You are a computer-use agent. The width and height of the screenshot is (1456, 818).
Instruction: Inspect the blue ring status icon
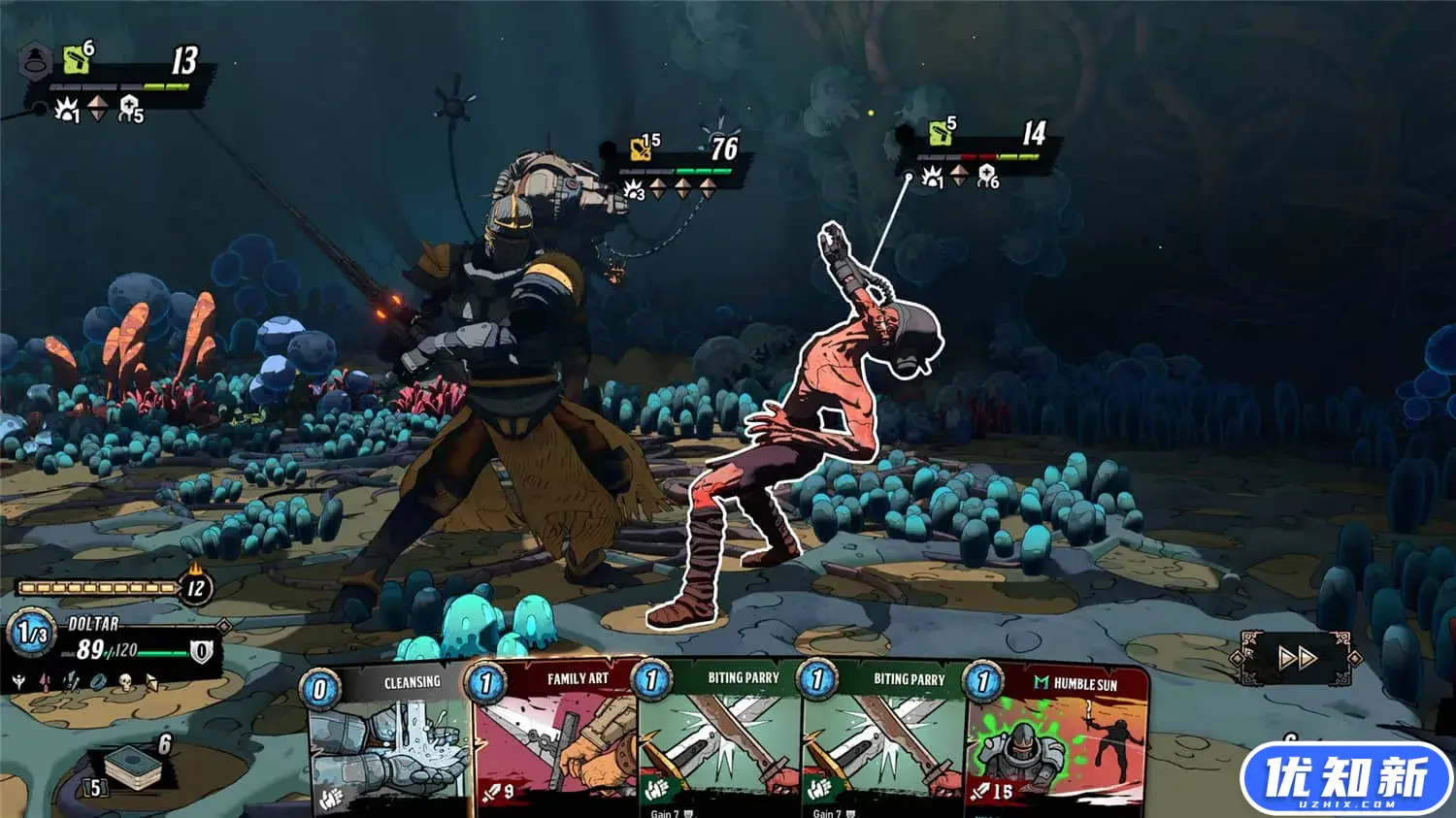point(98,682)
